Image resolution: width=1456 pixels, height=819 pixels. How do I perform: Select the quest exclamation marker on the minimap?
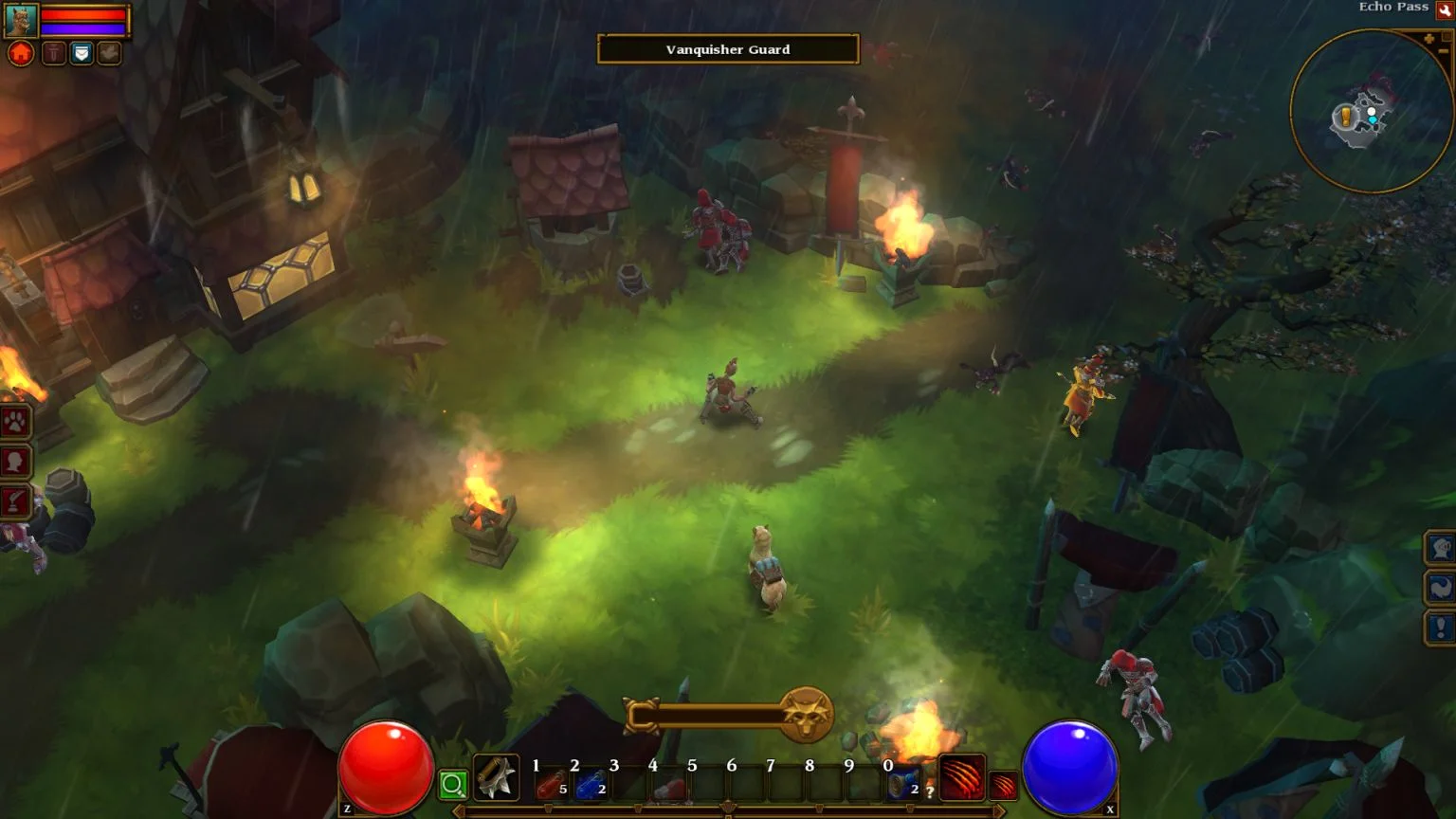pos(1345,117)
